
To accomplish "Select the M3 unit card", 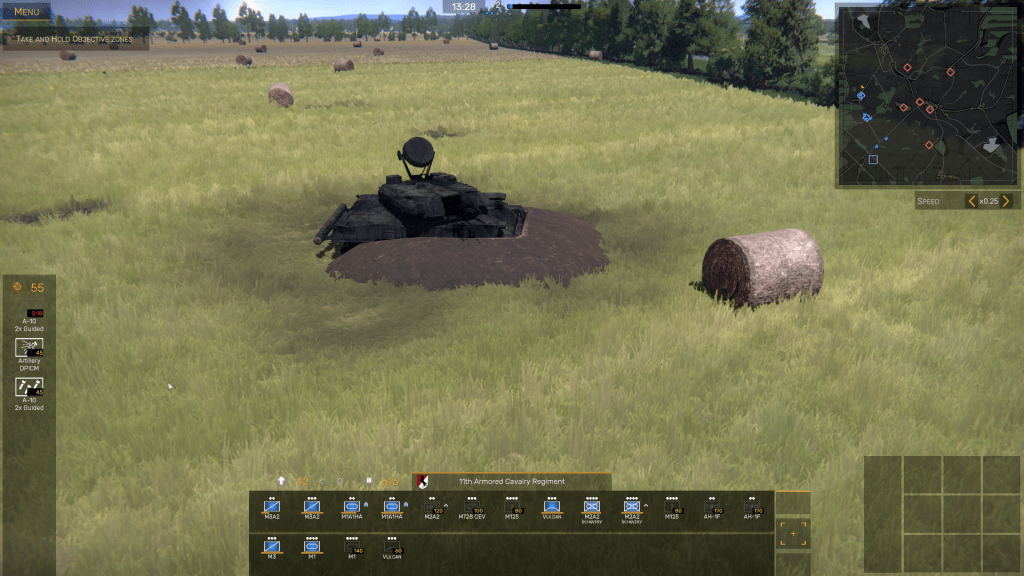I will click(x=271, y=548).
